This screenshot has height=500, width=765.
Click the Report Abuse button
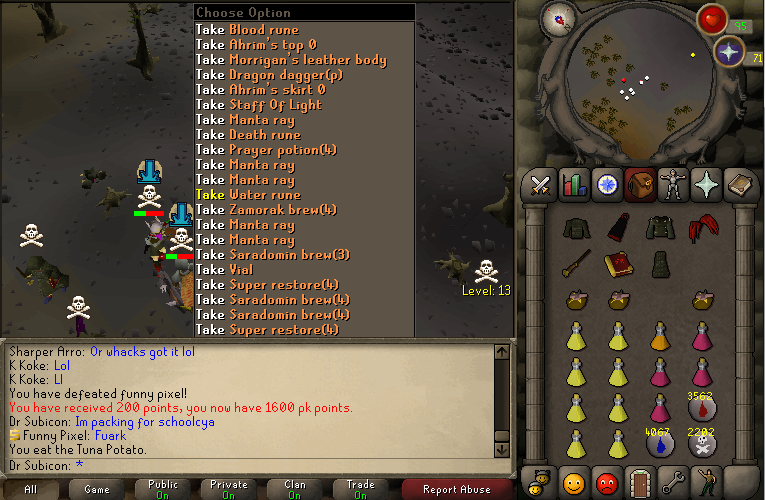[x=456, y=489]
